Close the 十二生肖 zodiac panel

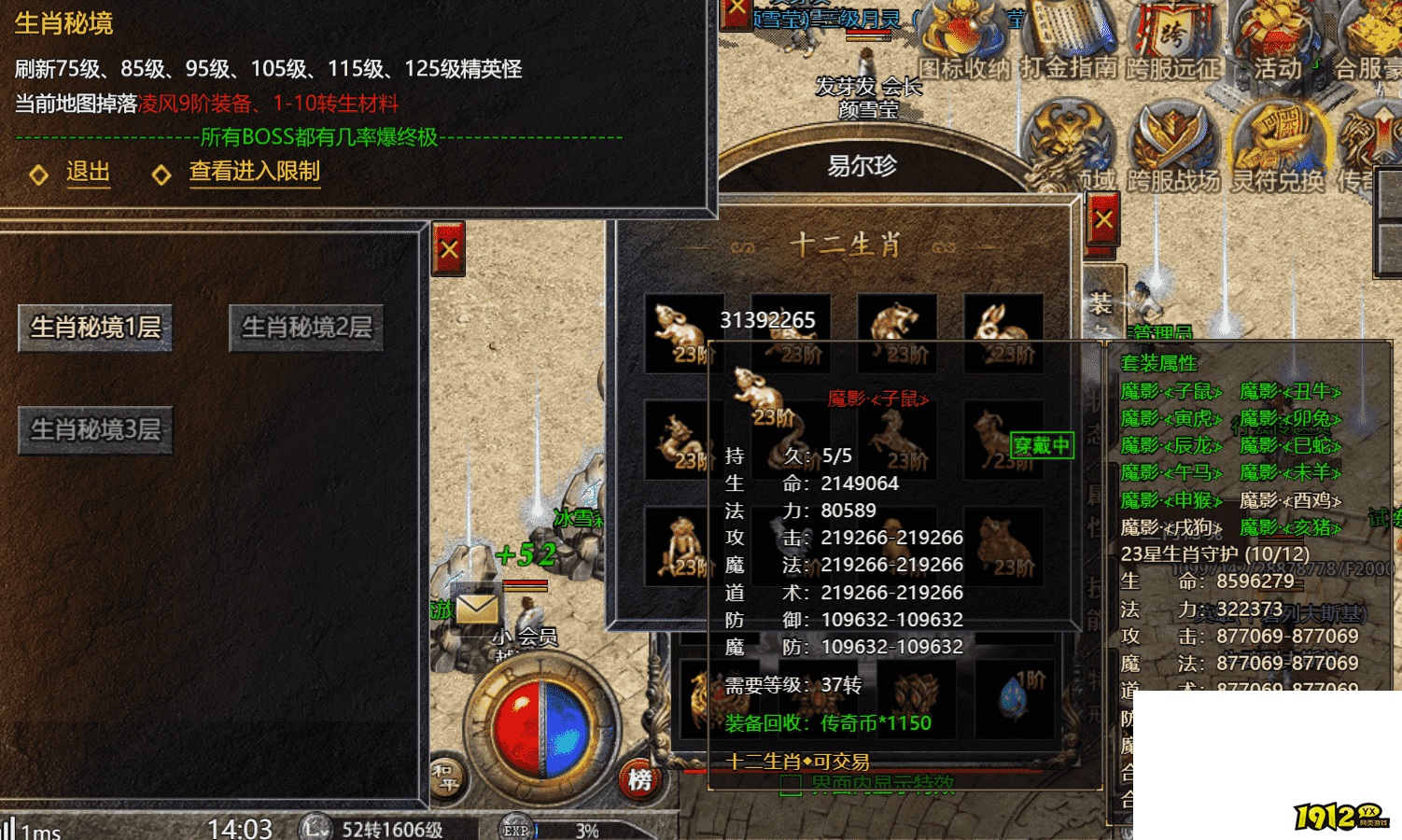[x=1103, y=220]
